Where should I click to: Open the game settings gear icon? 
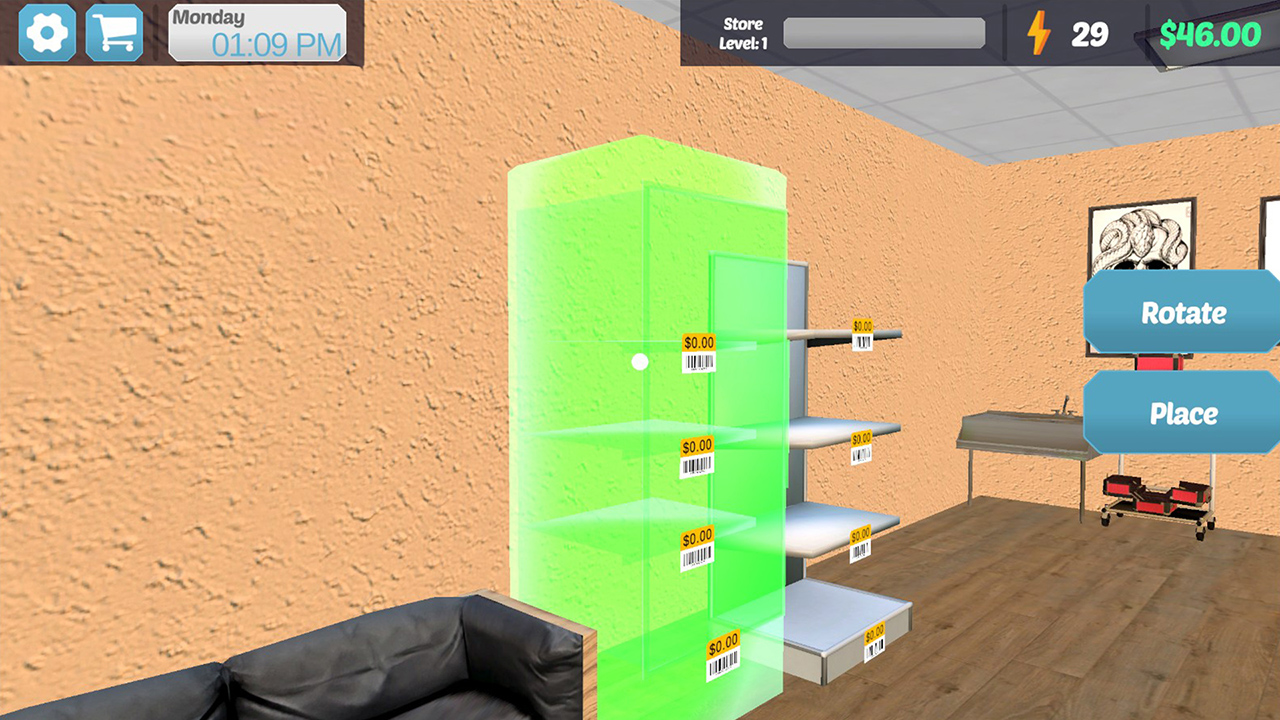[45, 32]
